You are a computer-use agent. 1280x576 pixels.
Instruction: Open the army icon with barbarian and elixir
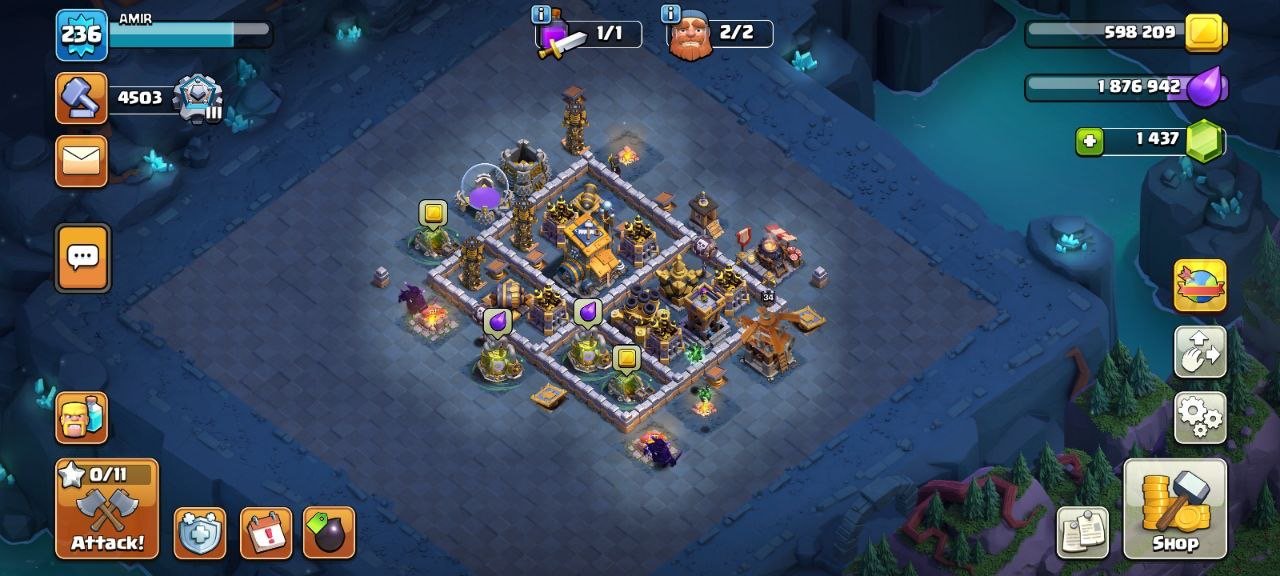82,417
